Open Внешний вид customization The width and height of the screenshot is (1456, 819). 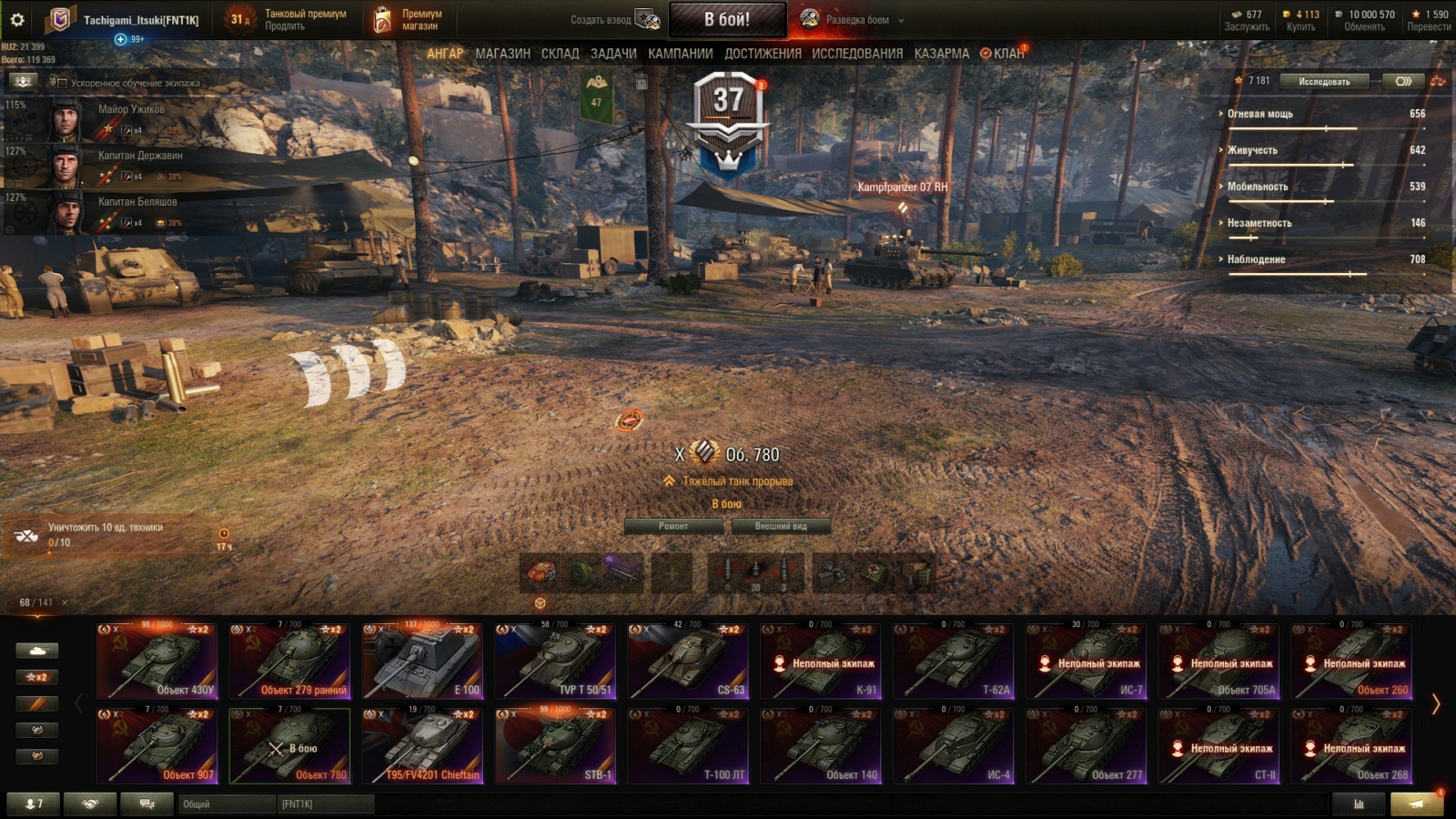[781, 526]
